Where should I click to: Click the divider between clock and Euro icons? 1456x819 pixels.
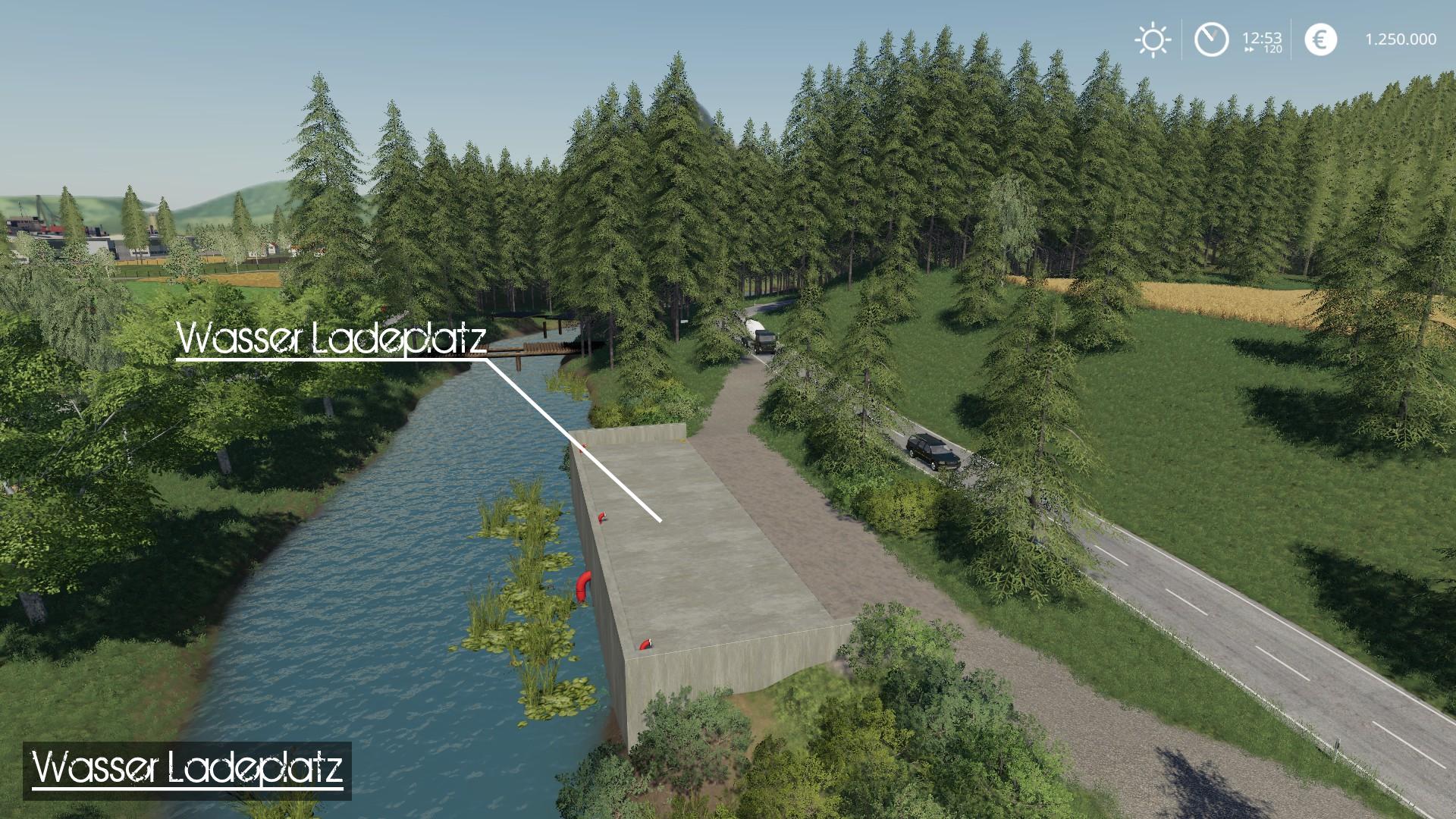(x=1290, y=39)
